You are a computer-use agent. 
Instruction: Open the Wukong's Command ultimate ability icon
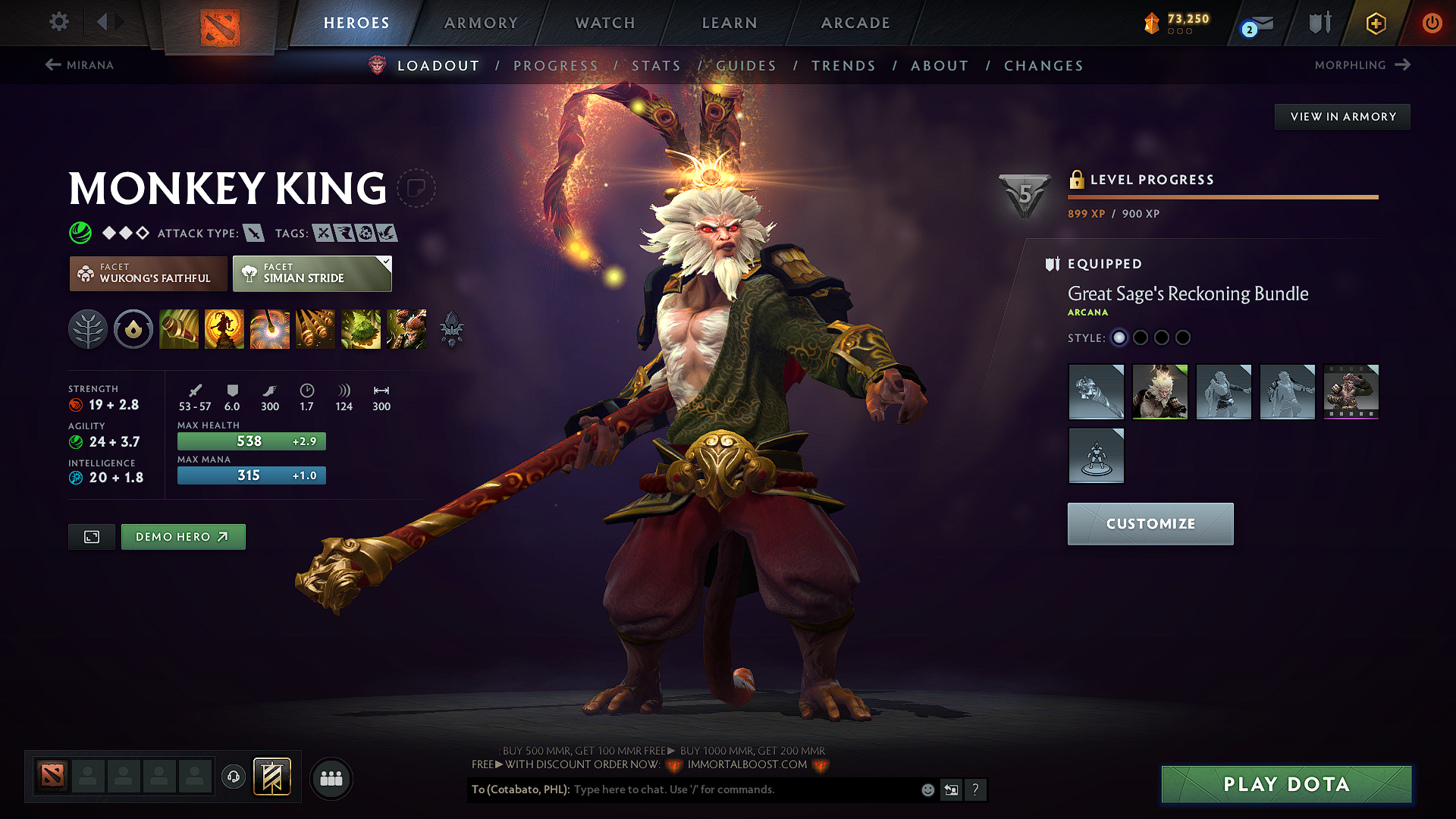pyautogui.click(x=406, y=329)
